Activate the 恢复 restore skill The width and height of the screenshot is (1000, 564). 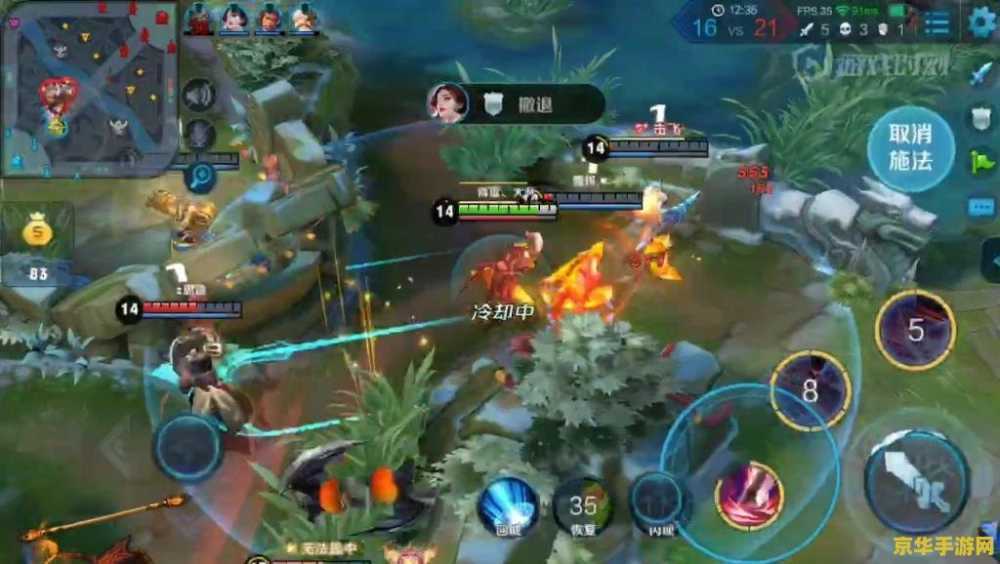[583, 505]
